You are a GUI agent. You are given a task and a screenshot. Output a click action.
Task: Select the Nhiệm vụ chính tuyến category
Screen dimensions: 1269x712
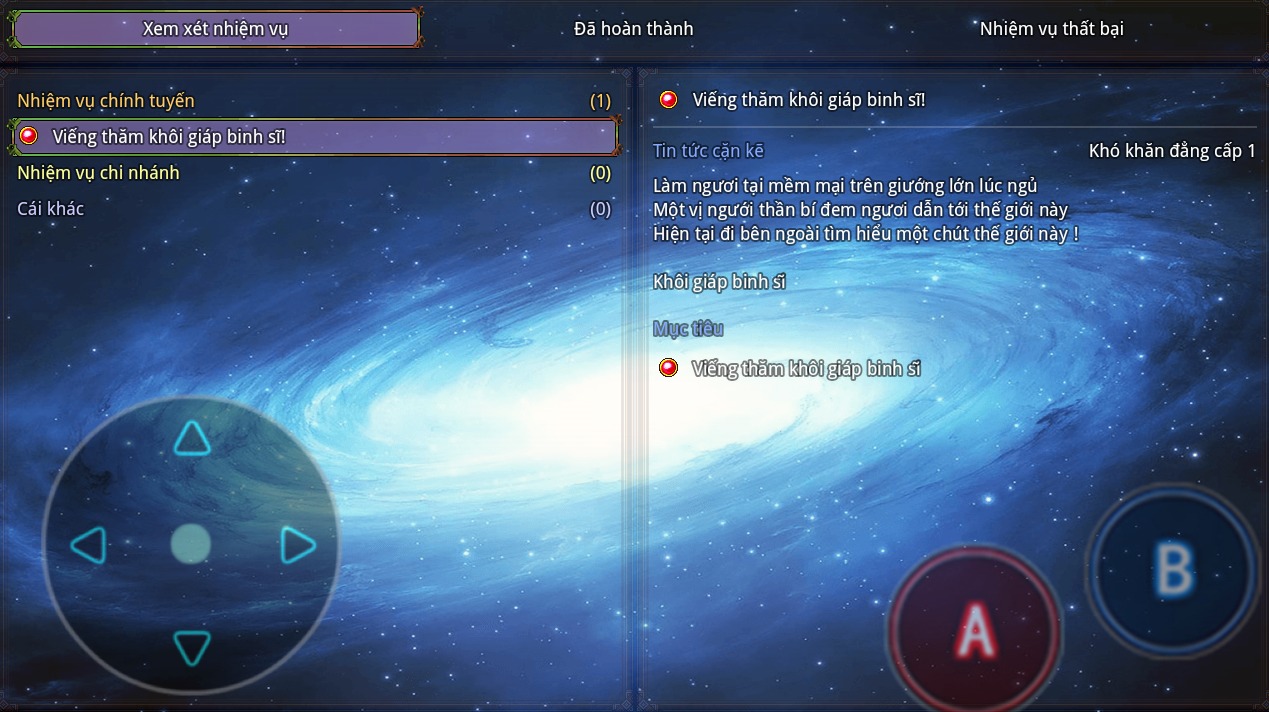[106, 101]
